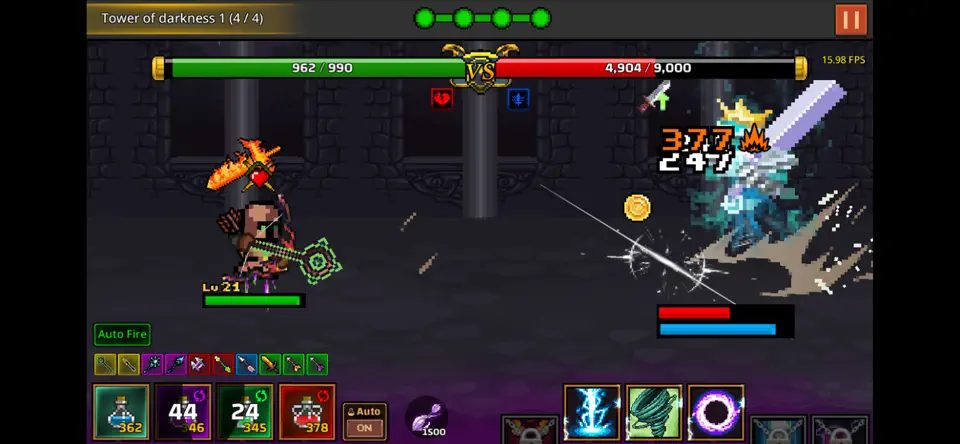Cast the blue lightning strike skill

(592, 413)
